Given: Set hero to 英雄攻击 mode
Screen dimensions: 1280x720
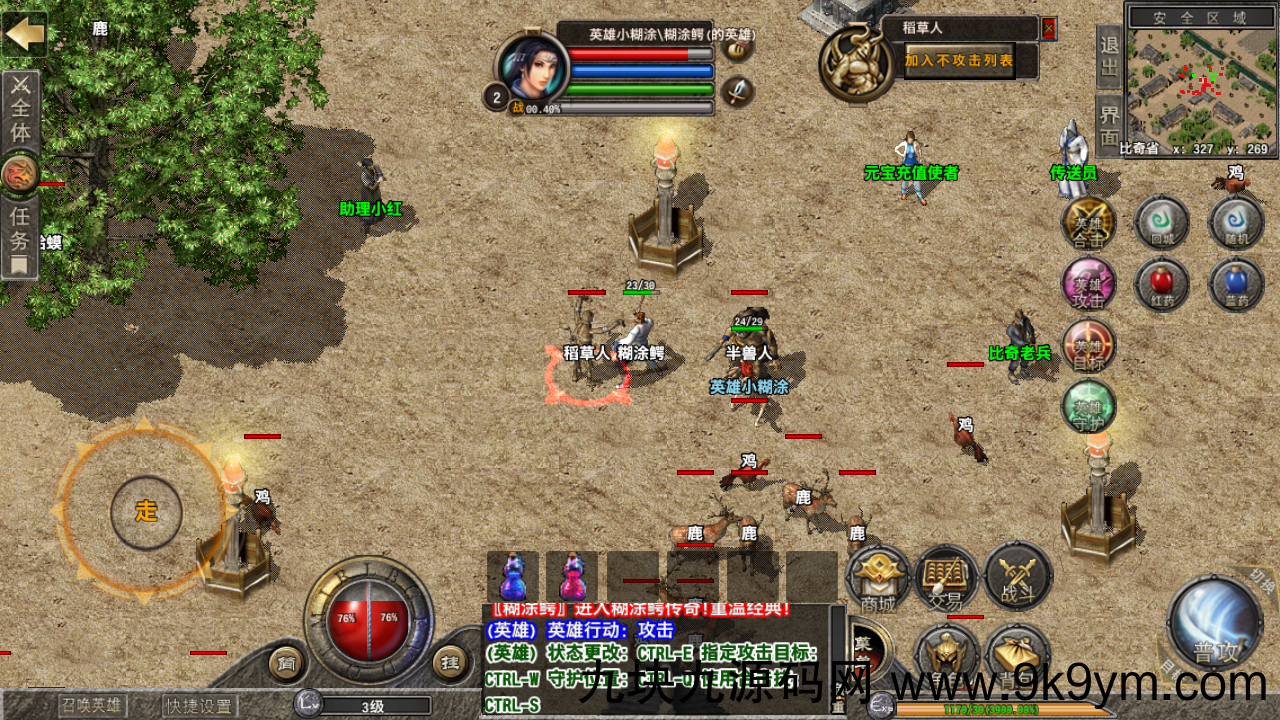Looking at the screenshot, I should [1088, 285].
